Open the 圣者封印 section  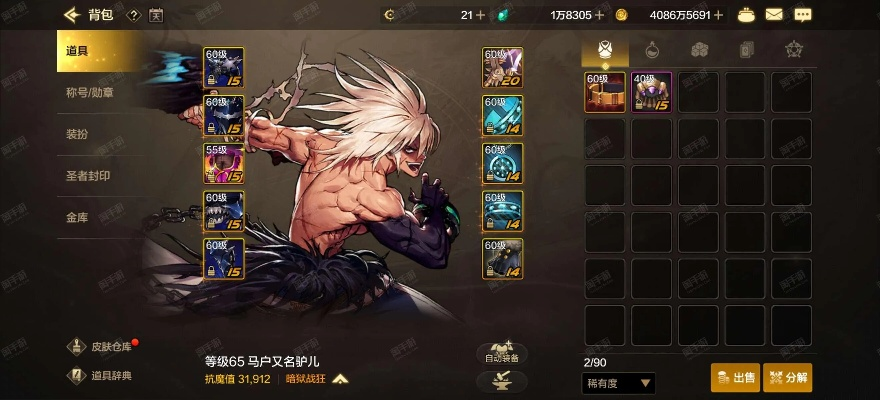88,175
